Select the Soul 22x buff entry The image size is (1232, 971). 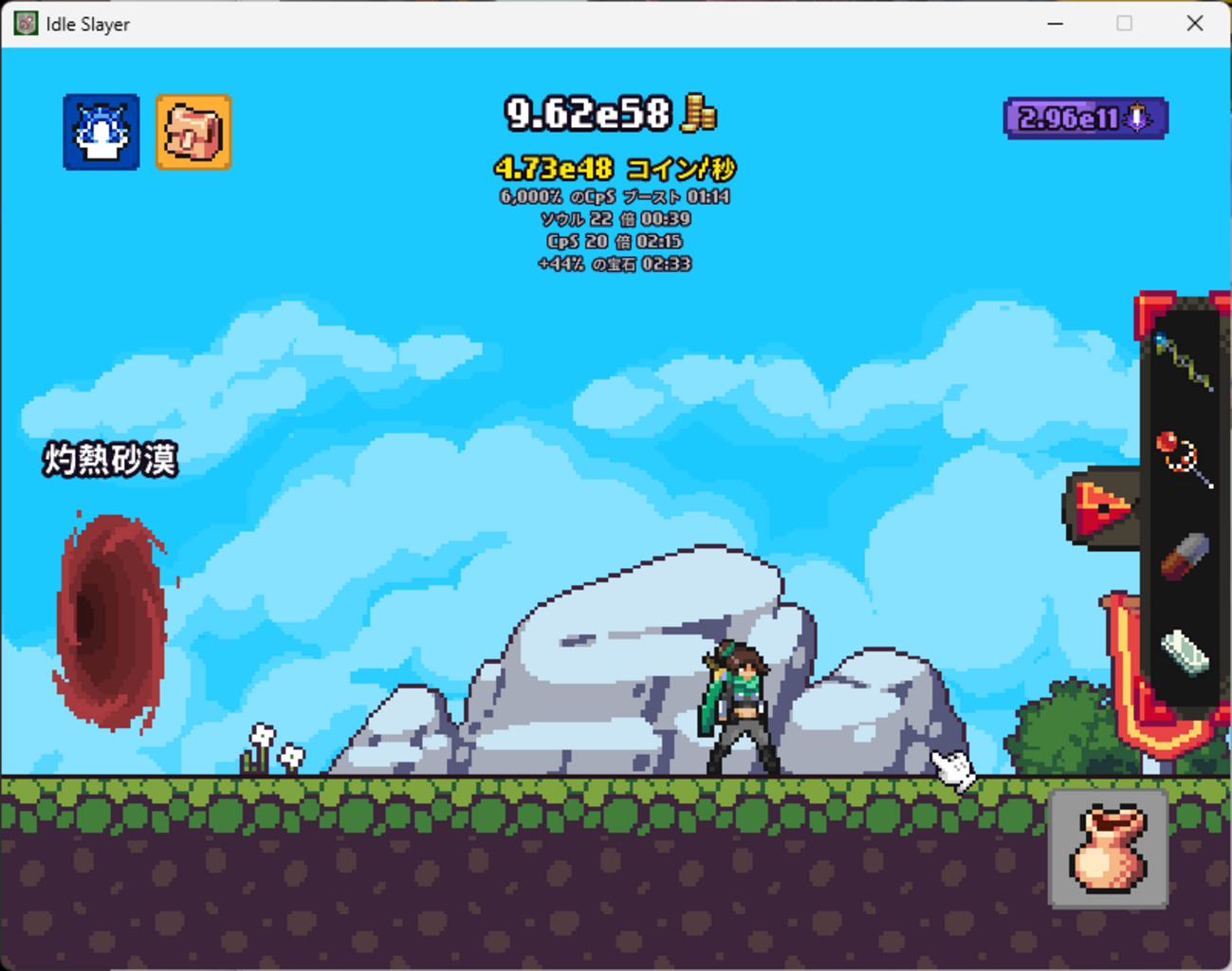(x=616, y=219)
